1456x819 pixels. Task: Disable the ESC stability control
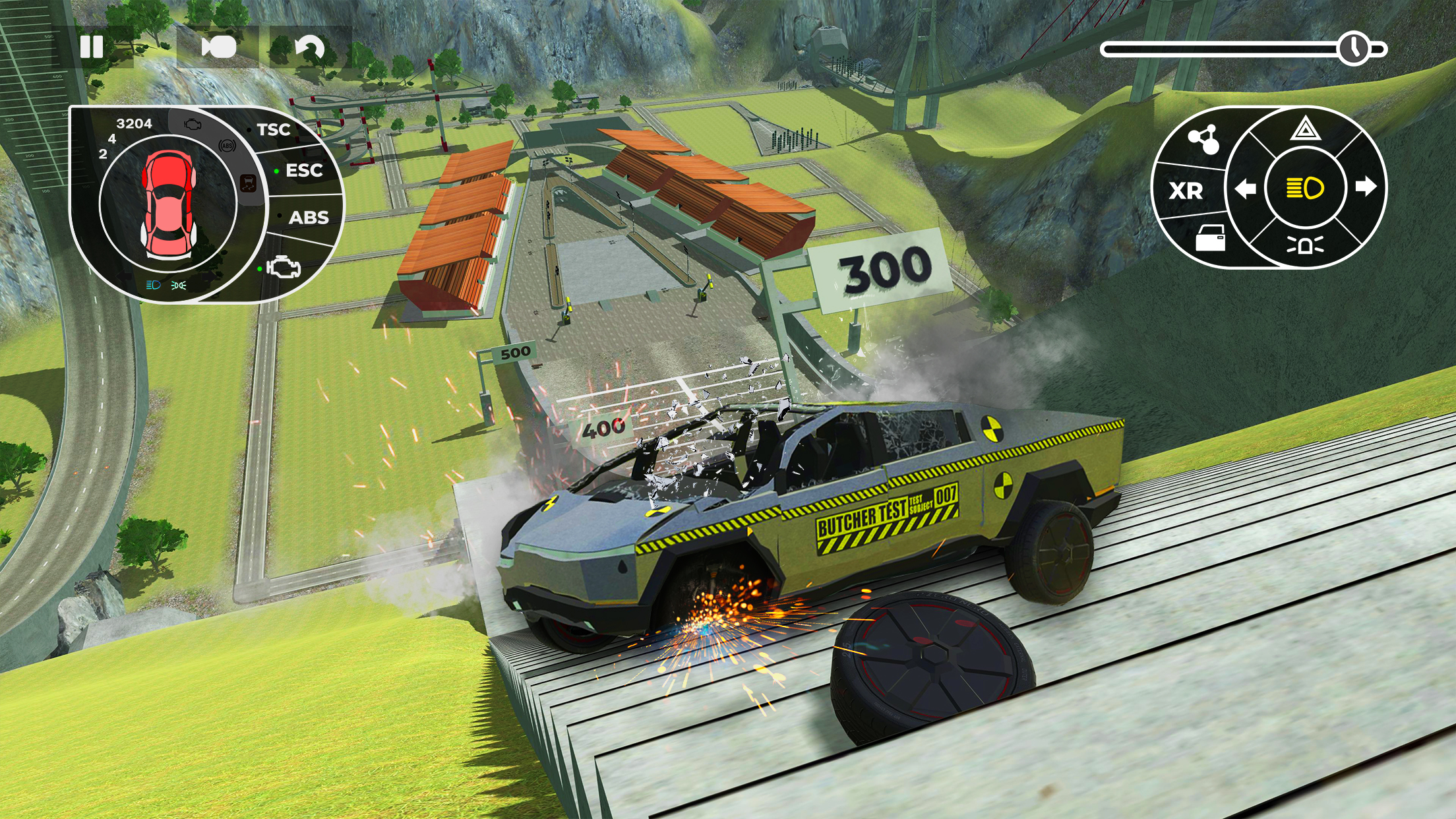point(304,170)
